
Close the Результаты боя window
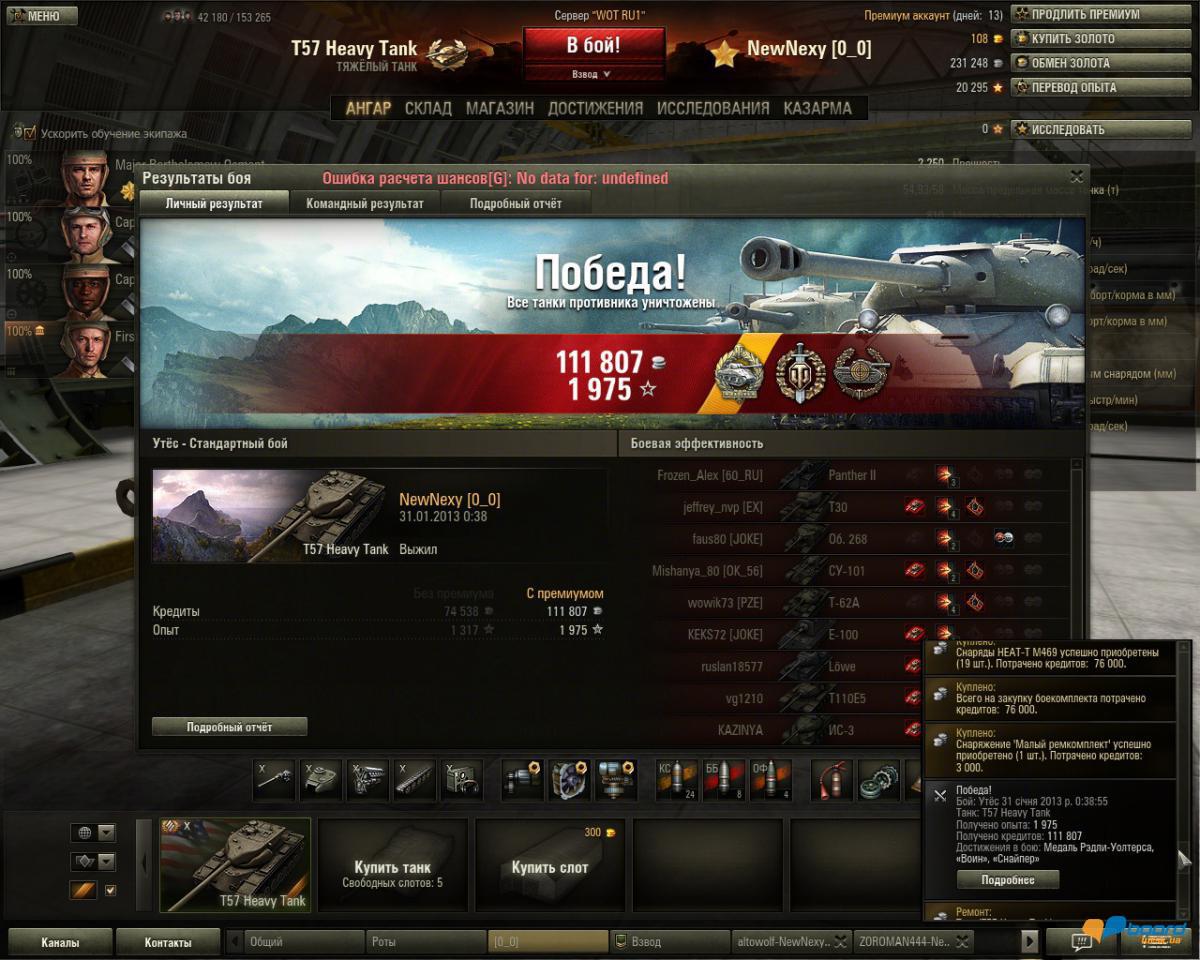[1076, 177]
